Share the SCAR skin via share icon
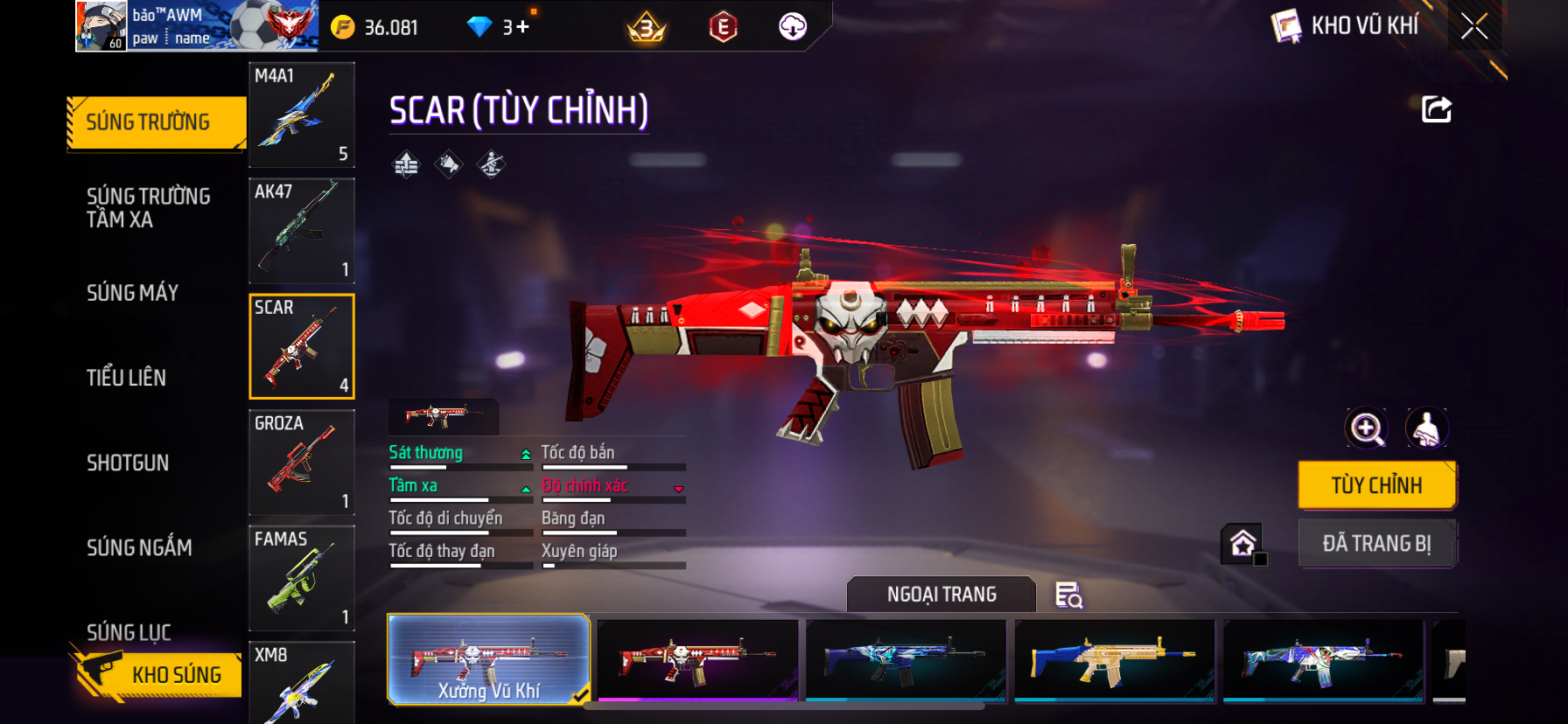Image resolution: width=1568 pixels, height=724 pixels. (1436, 109)
